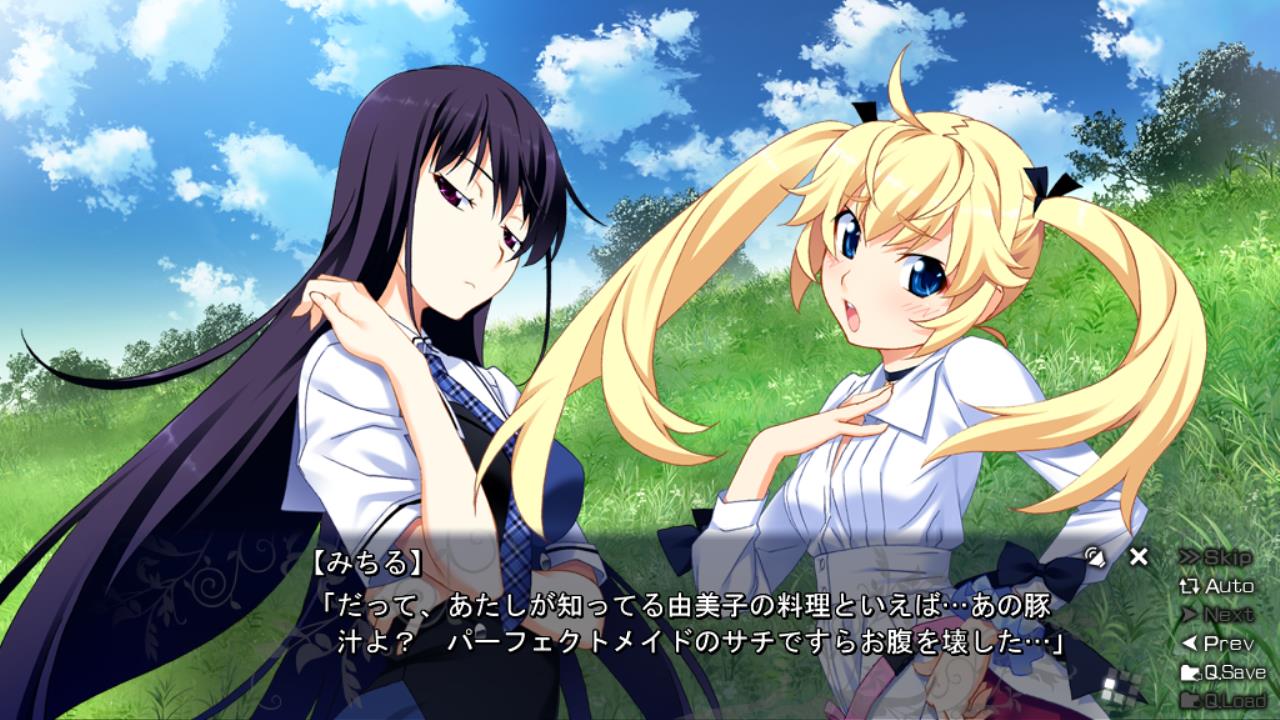Hide the text box with the X
The height and width of the screenshot is (720, 1280).
pos(1138,556)
